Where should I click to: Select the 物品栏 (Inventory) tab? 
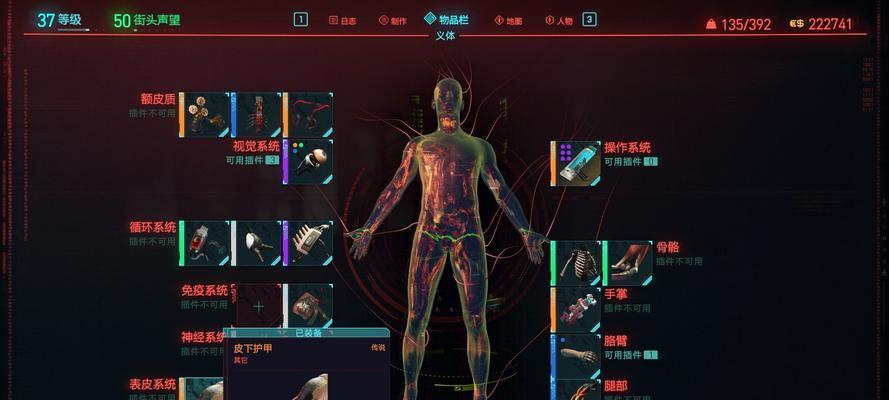pyautogui.click(x=446, y=20)
